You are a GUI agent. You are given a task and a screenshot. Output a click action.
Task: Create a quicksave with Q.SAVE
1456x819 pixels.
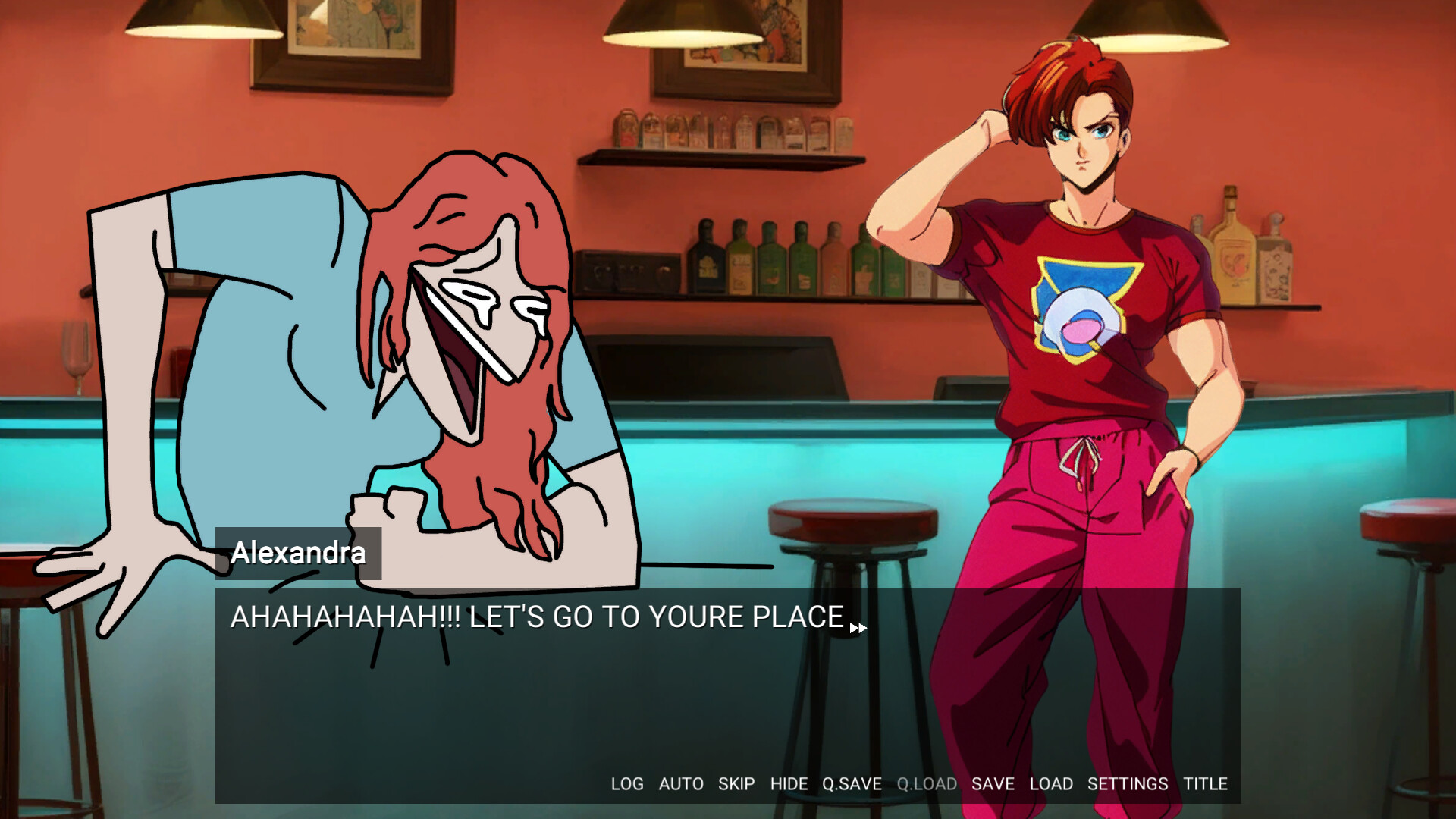coord(851,784)
